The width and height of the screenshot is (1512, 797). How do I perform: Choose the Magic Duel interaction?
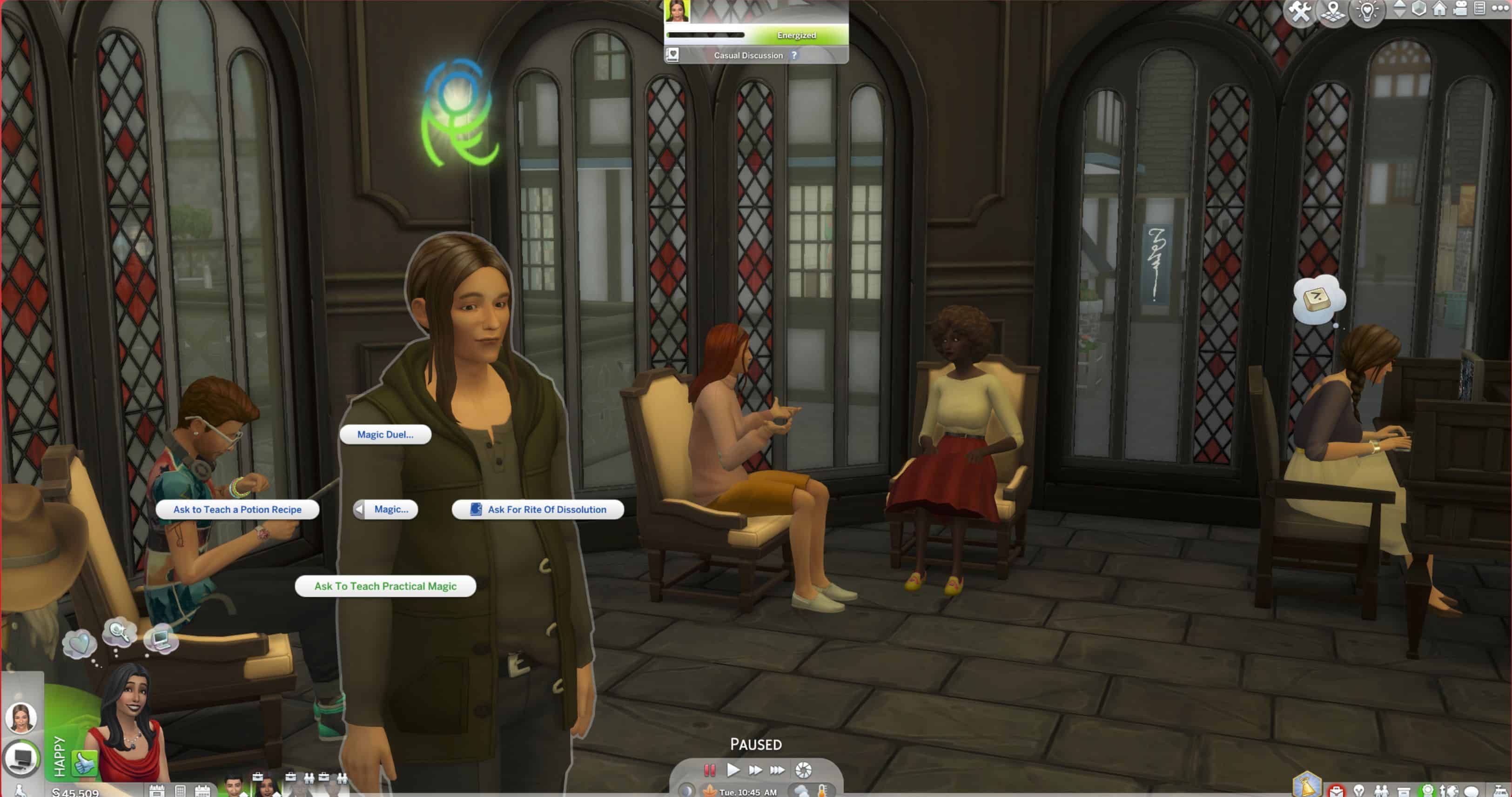coord(385,434)
